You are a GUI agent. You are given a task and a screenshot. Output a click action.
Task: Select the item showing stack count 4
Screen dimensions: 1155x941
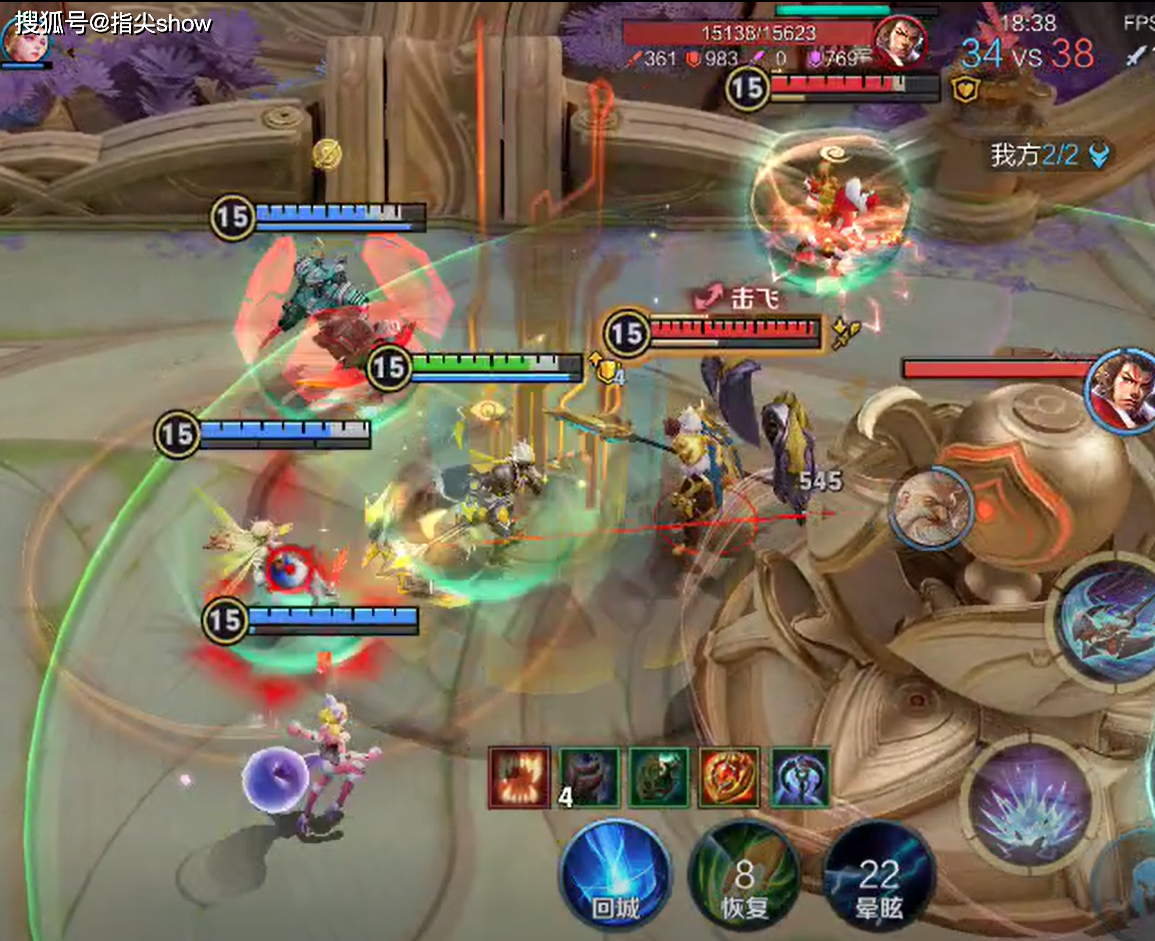tap(589, 777)
